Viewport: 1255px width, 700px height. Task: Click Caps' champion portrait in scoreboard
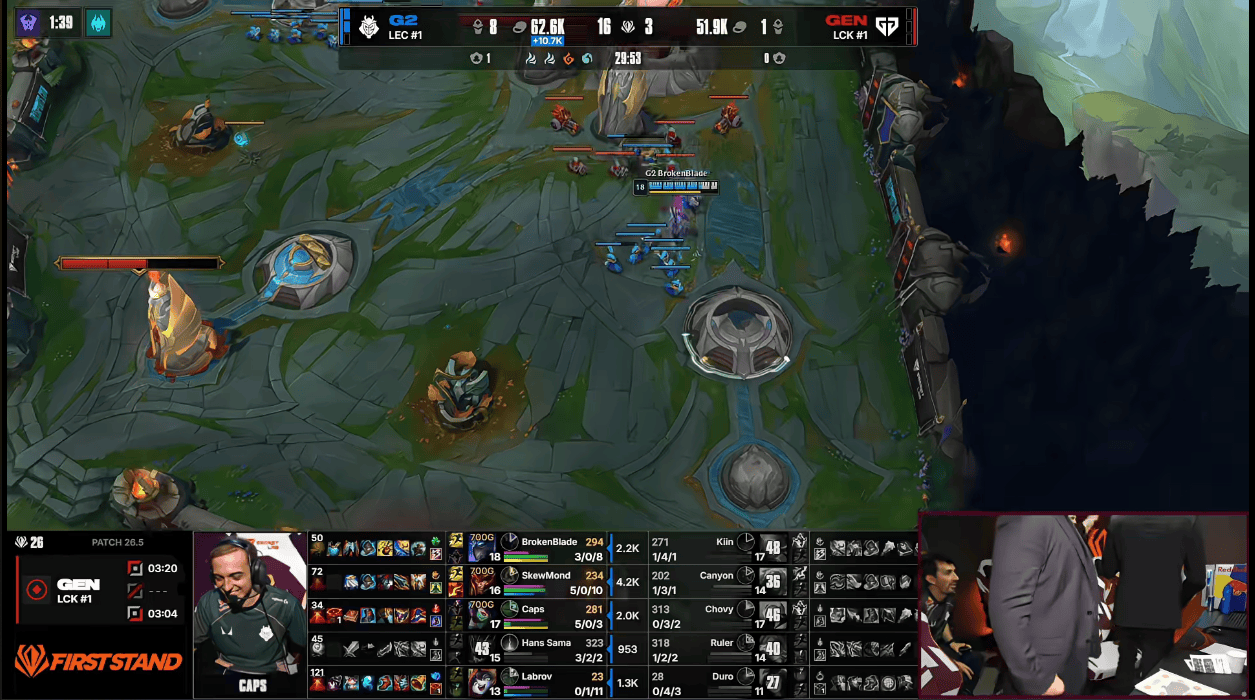click(x=483, y=614)
